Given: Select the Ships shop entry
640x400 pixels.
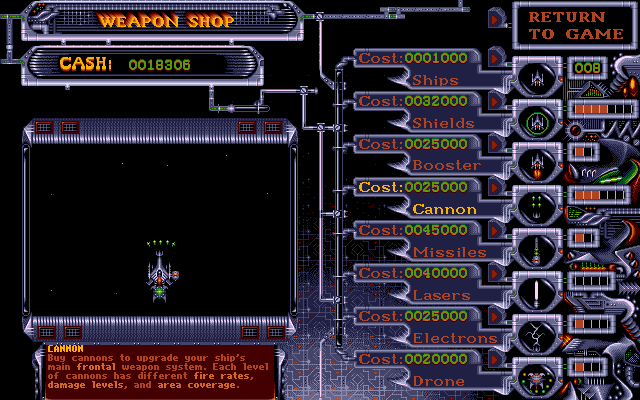Looking at the screenshot, I should tap(435, 80).
